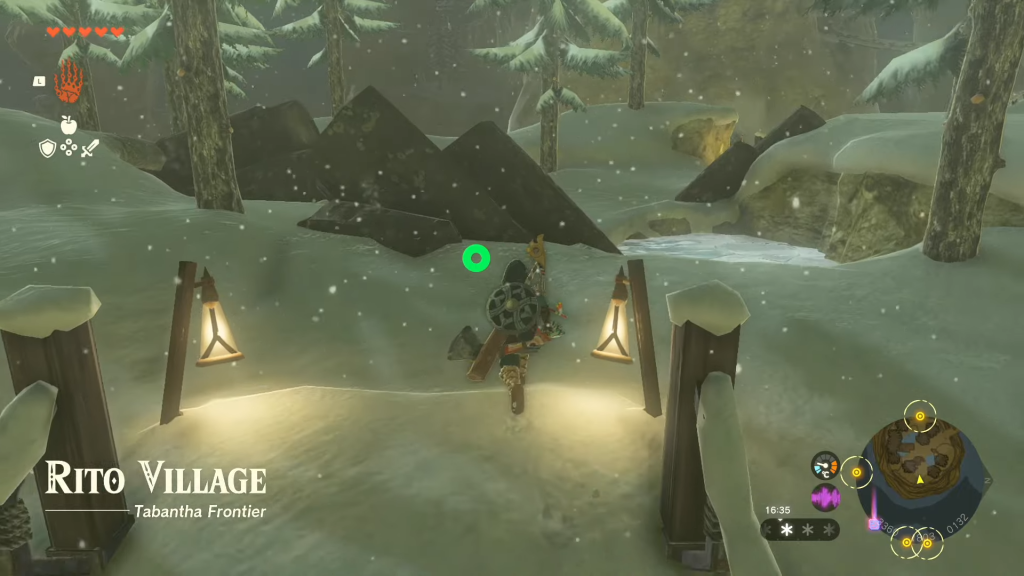This screenshot has width=1024, height=576.
Task: Click the purple sound wave noise meter
Action: [x=825, y=497]
